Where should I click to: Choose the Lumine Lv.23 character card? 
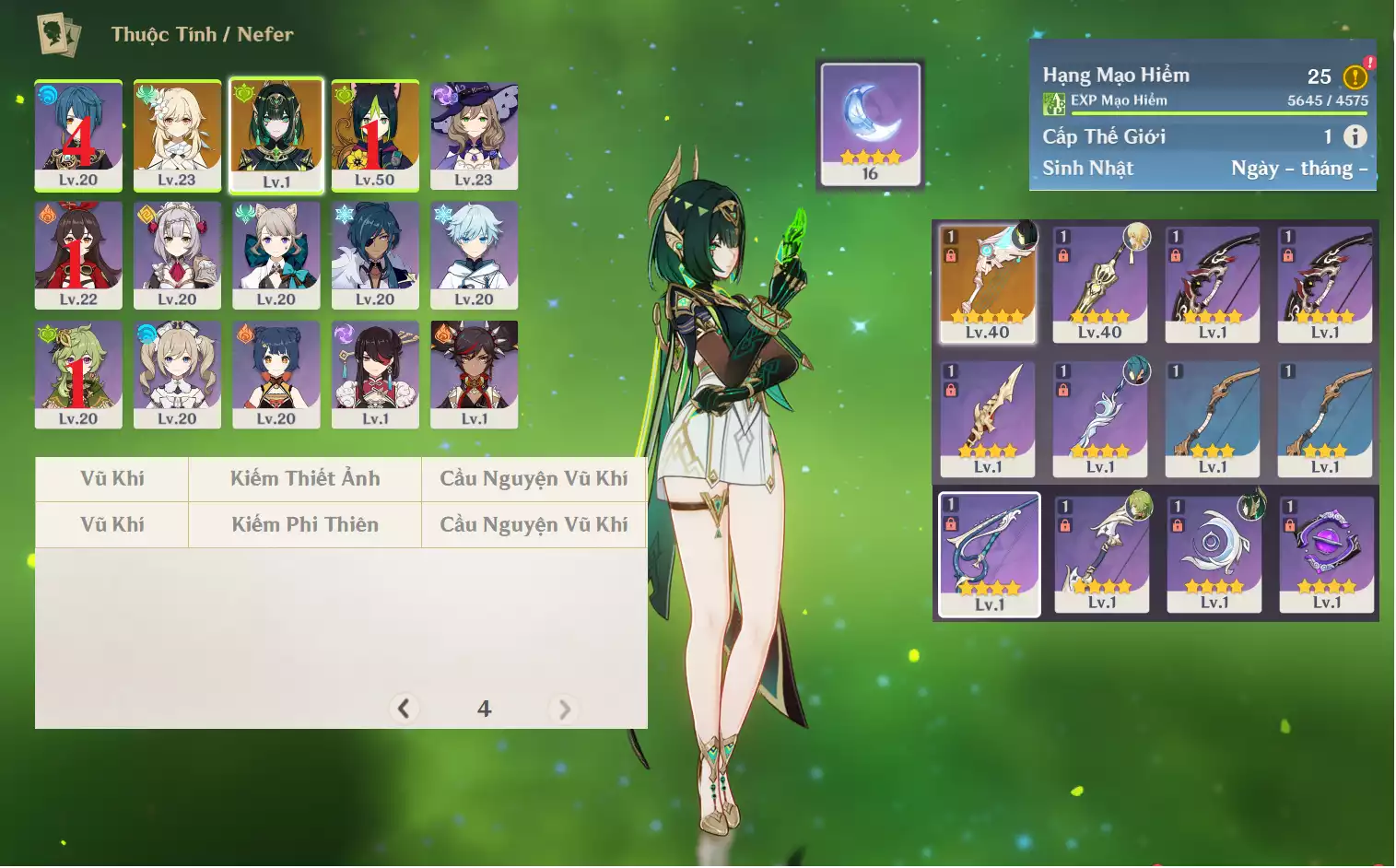click(x=177, y=135)
